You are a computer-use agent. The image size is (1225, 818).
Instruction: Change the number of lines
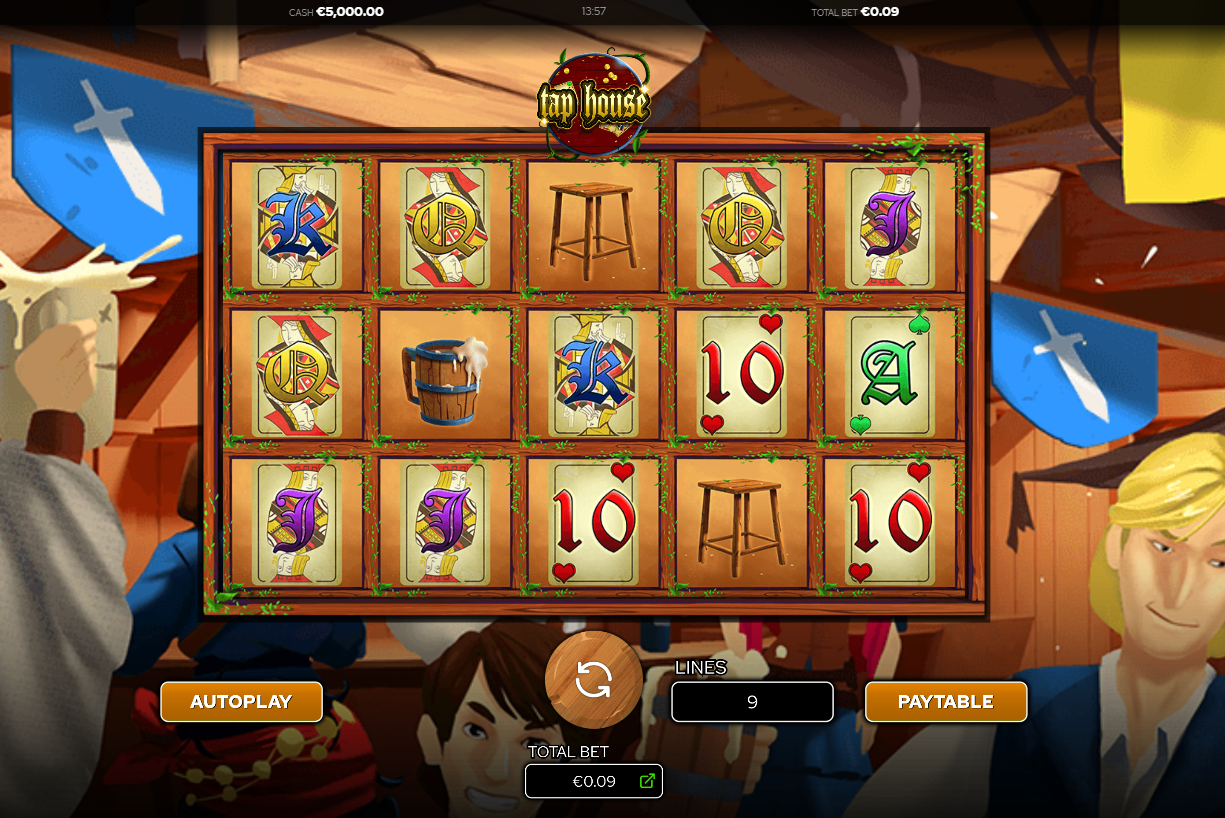(752, 702)
